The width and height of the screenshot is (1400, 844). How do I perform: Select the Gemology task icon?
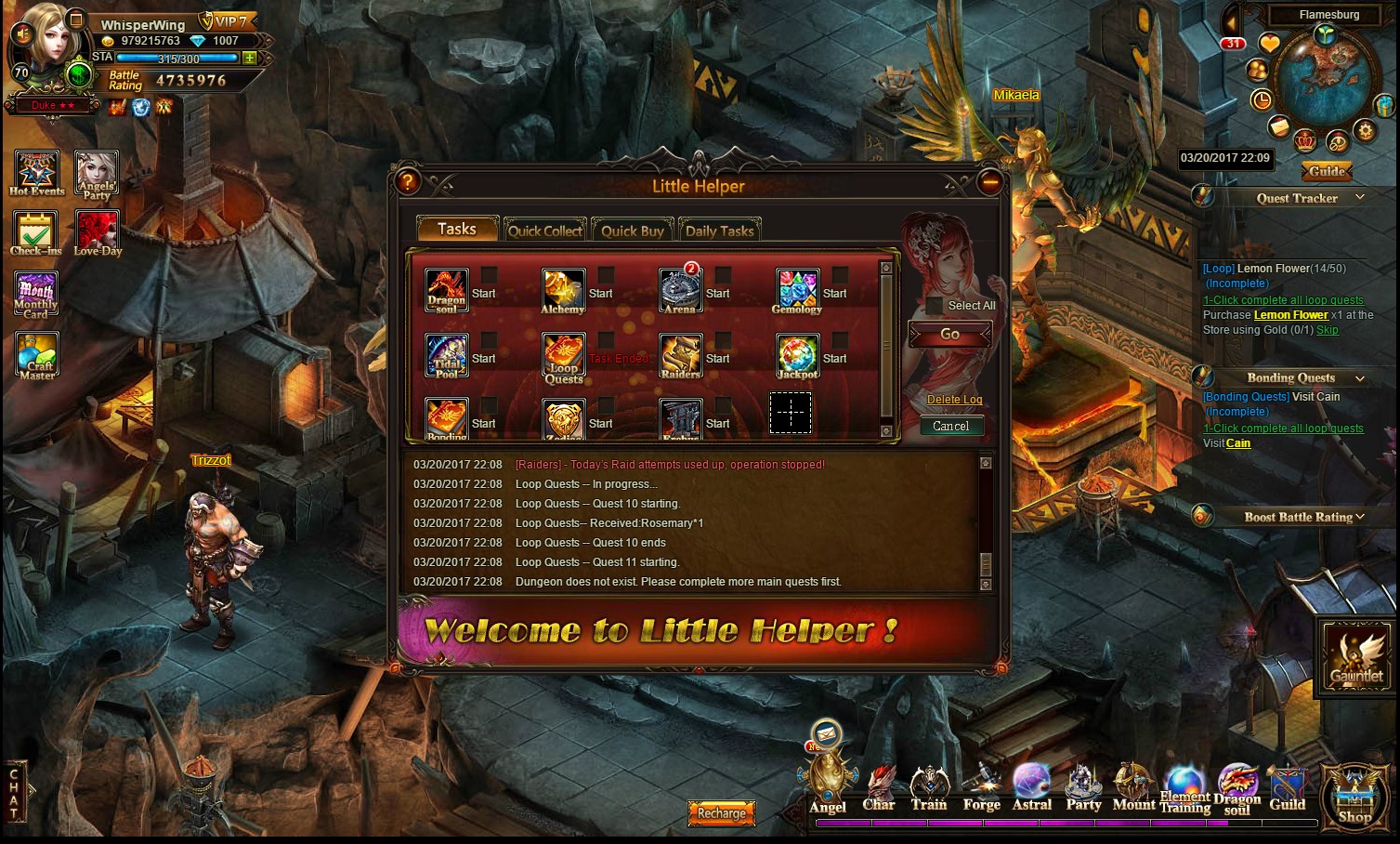(x=797, y=289)
